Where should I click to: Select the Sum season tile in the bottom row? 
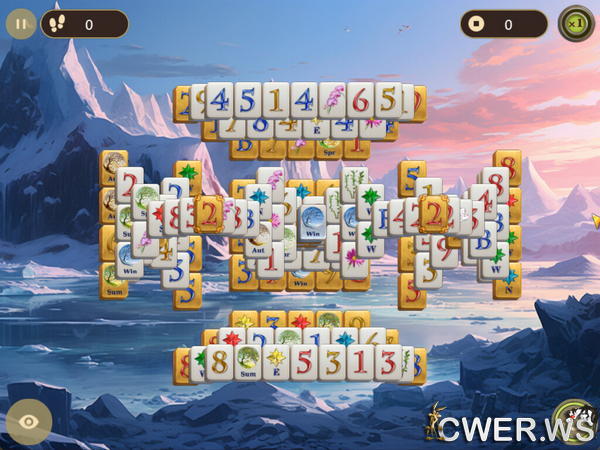pyautogui.click(x=247, y=362)
